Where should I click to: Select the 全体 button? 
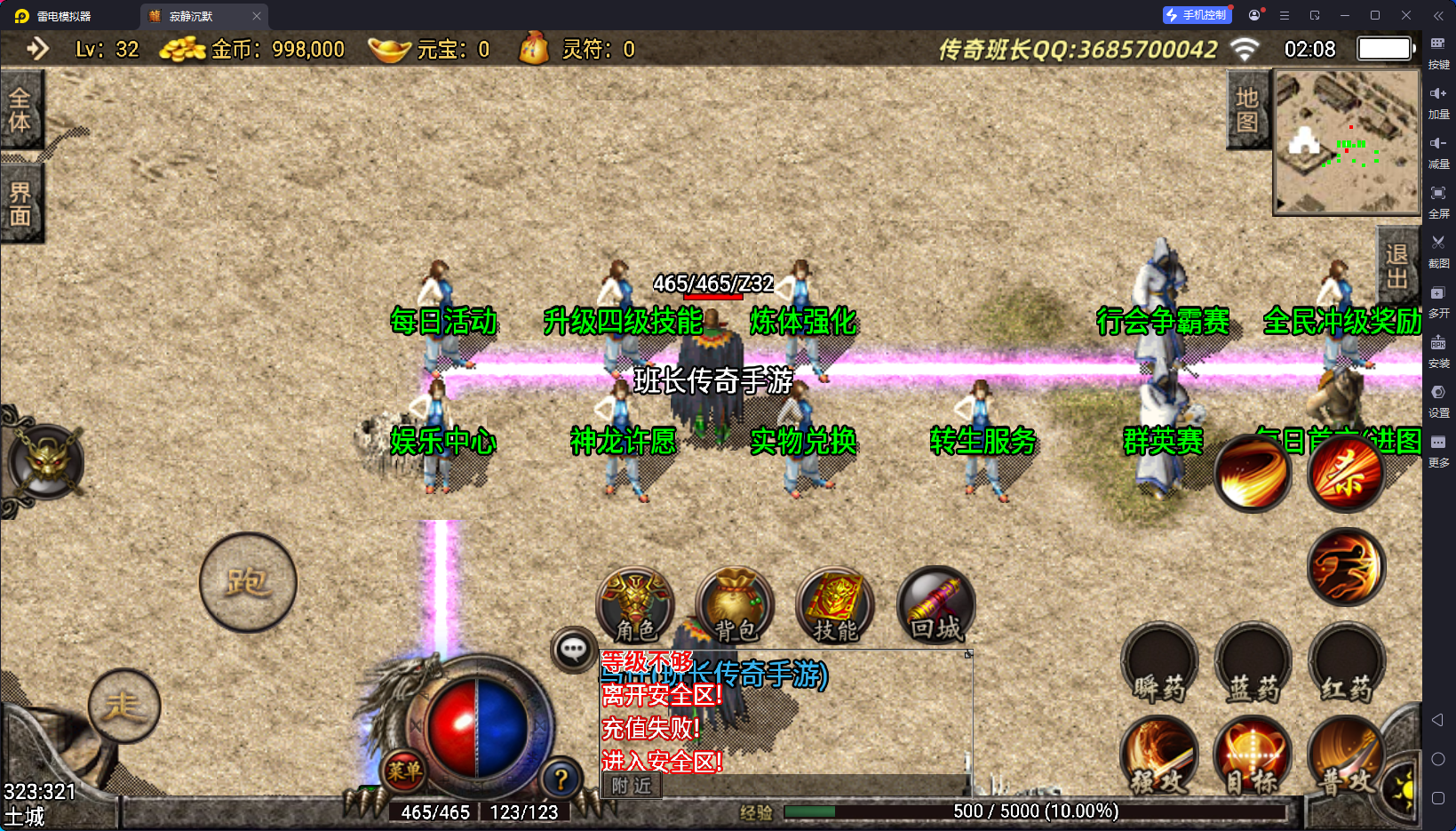pyautogui.click(x=20, y=110)
